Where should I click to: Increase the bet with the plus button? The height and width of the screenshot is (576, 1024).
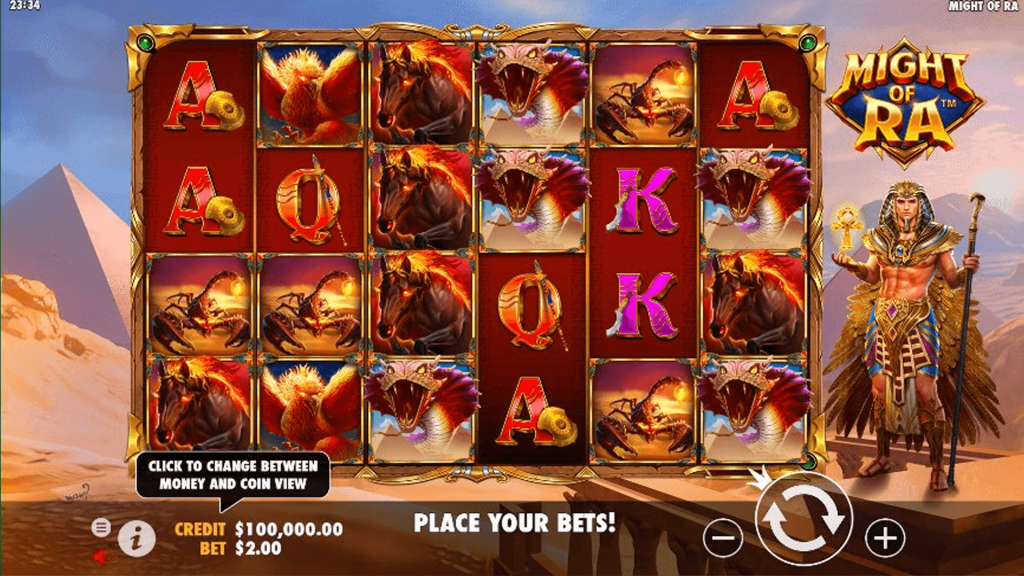pos(884,539)
